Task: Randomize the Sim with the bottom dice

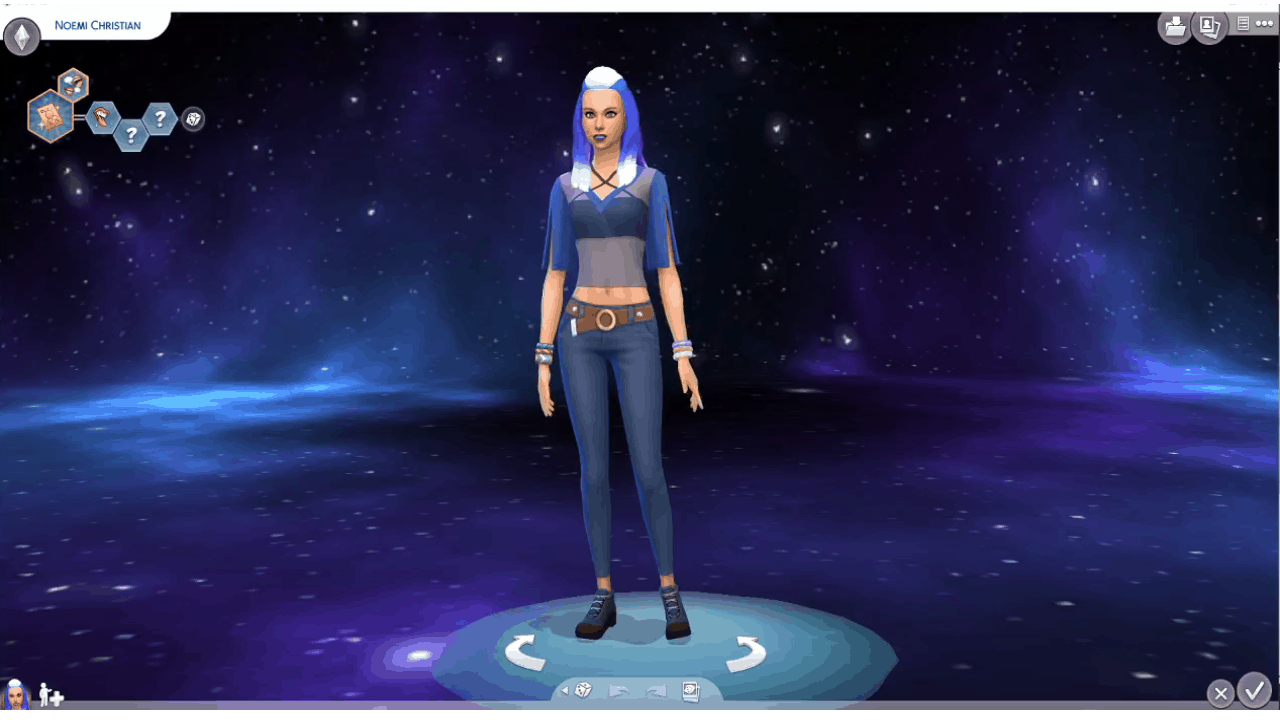Action: point(584,690)
